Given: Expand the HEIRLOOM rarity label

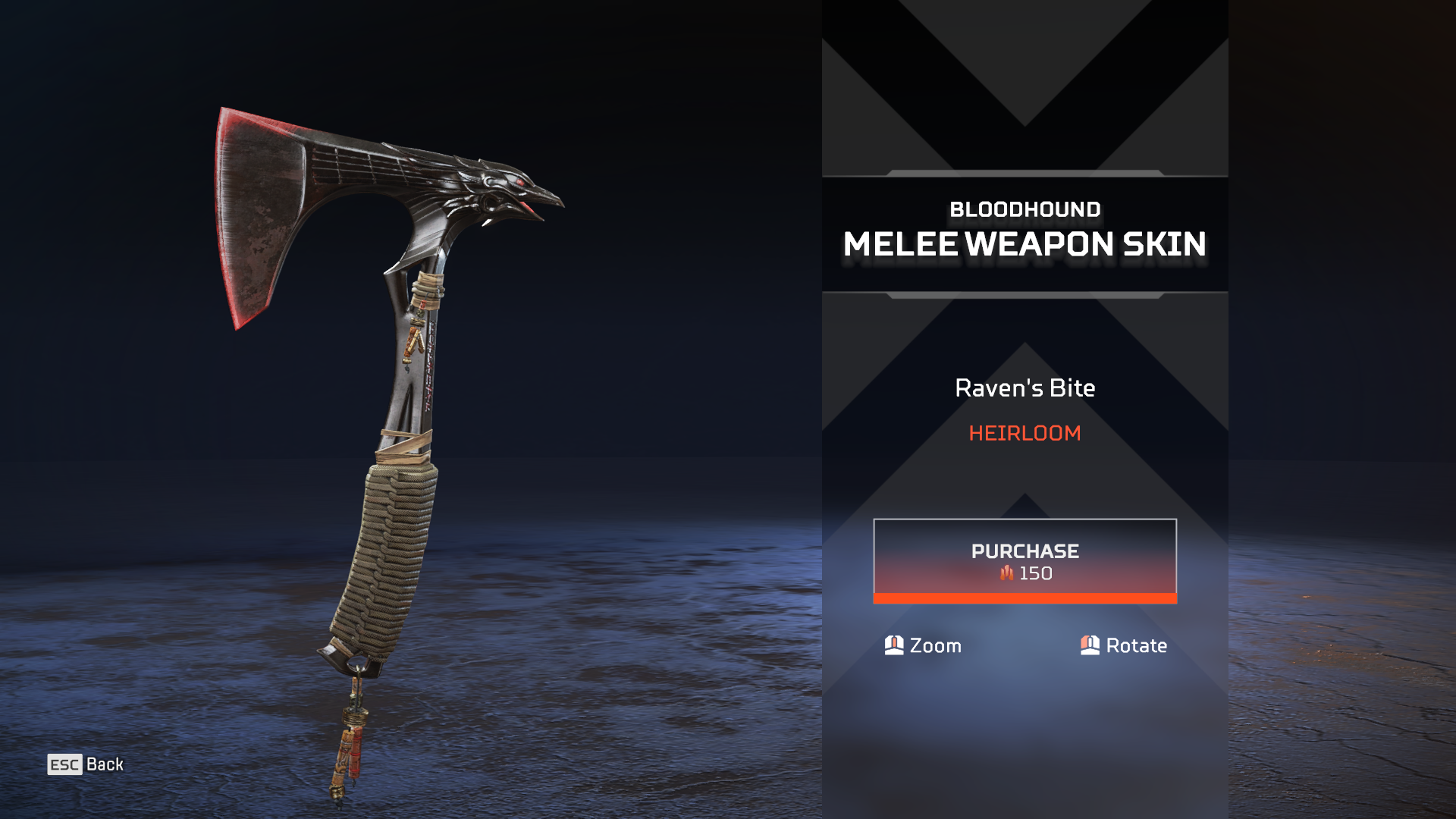Looking at the screenshot, I should [1024, 435].
